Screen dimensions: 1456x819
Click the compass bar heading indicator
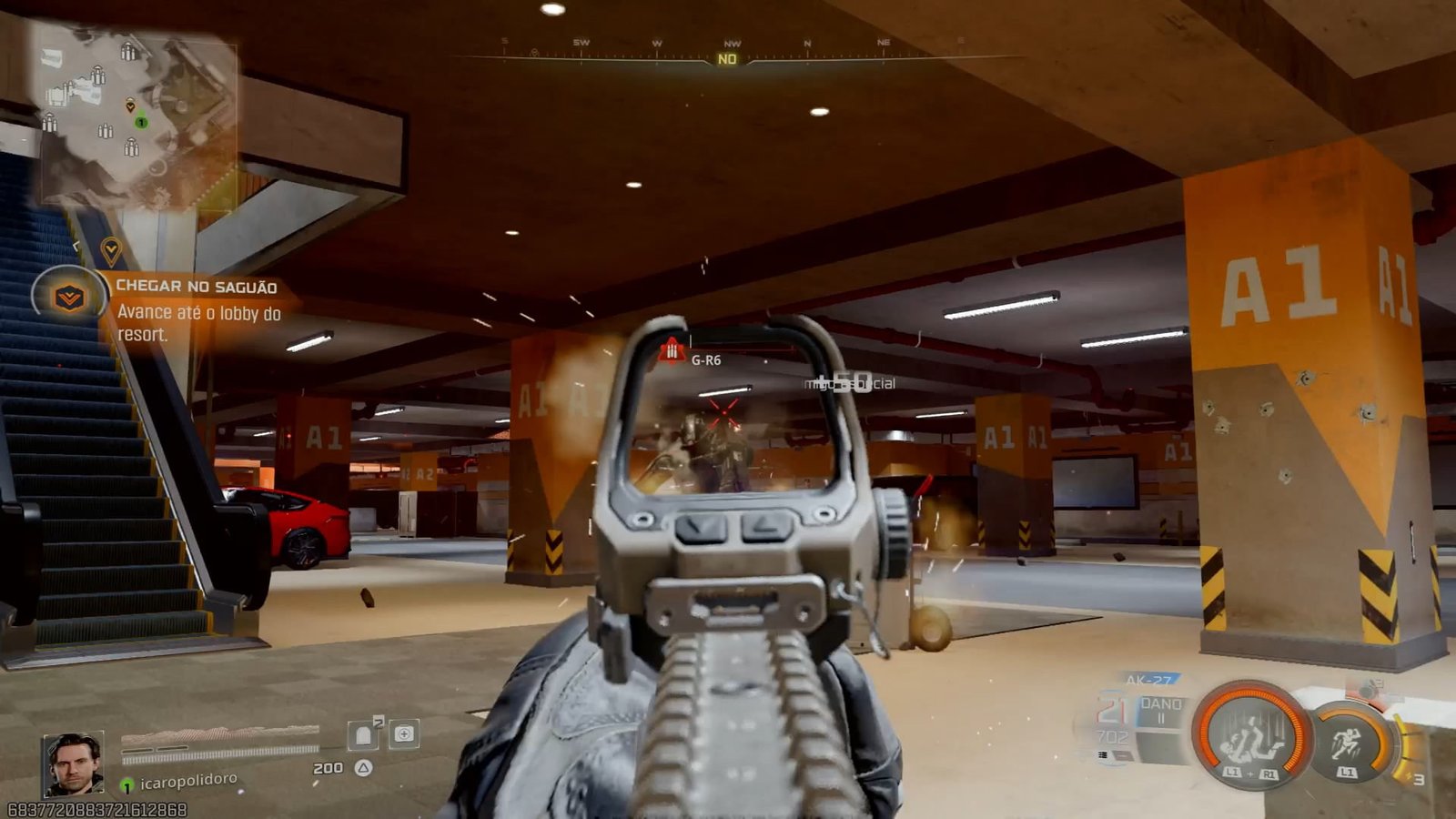point(727,59)
